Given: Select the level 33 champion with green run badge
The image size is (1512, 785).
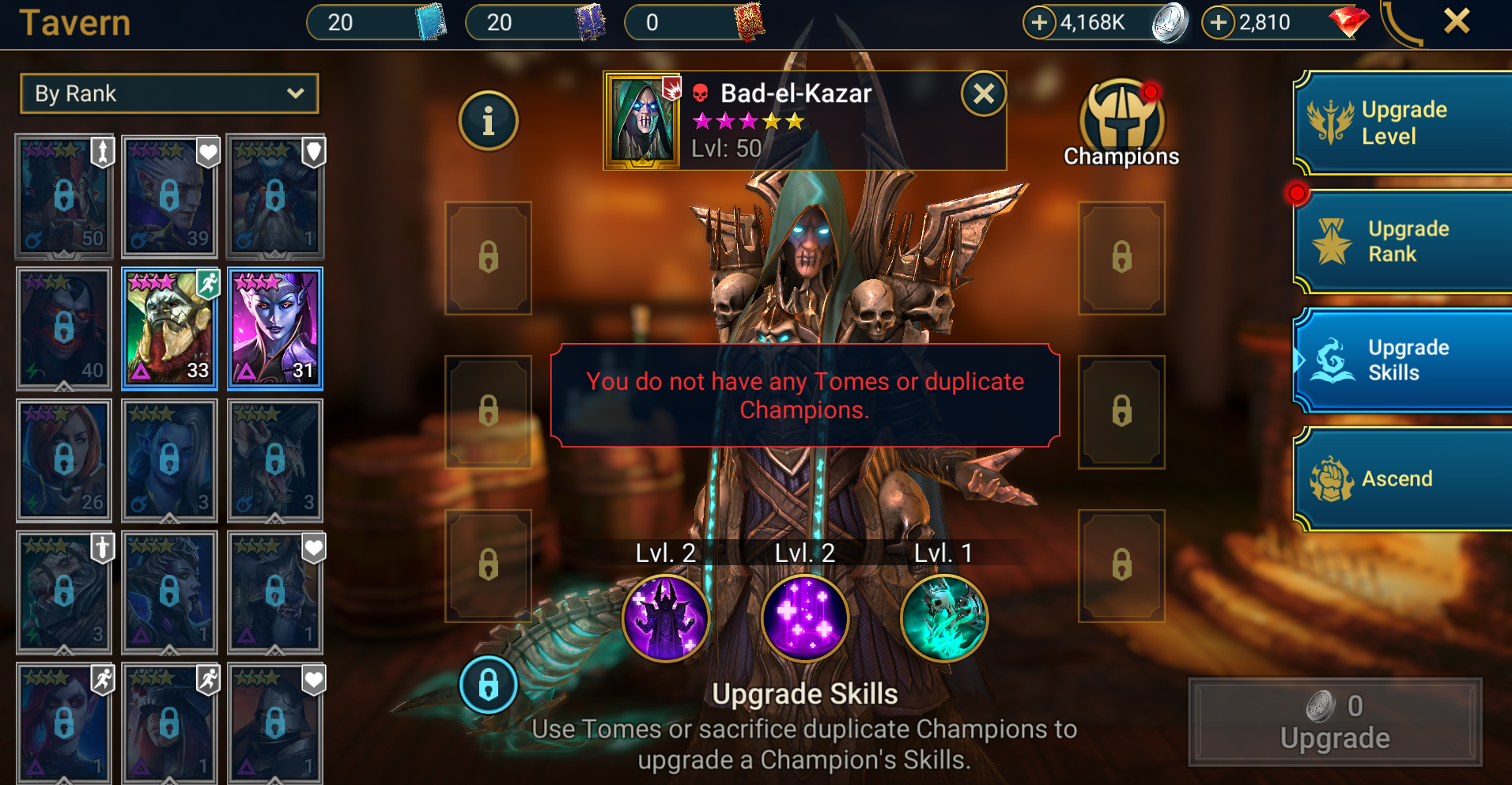Looking at the screenshot, I should click(169, 328).
